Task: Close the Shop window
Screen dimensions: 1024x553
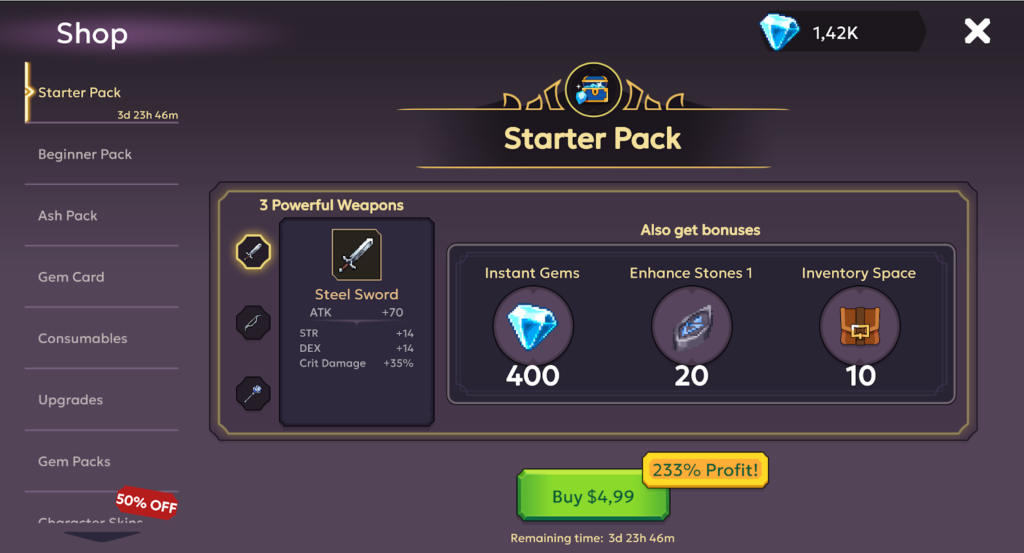Action: click(976, 32)
